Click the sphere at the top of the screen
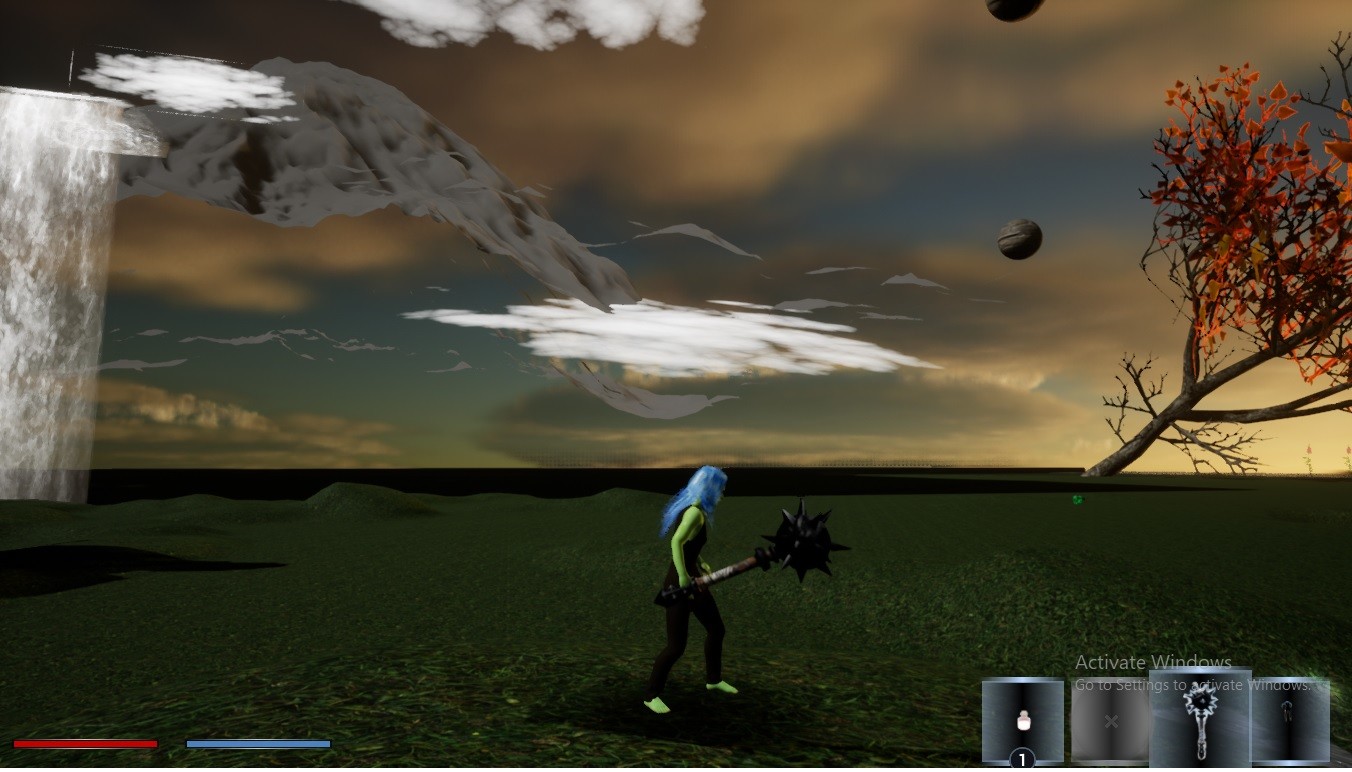The image size is (1352, 772). (1013, 10)
